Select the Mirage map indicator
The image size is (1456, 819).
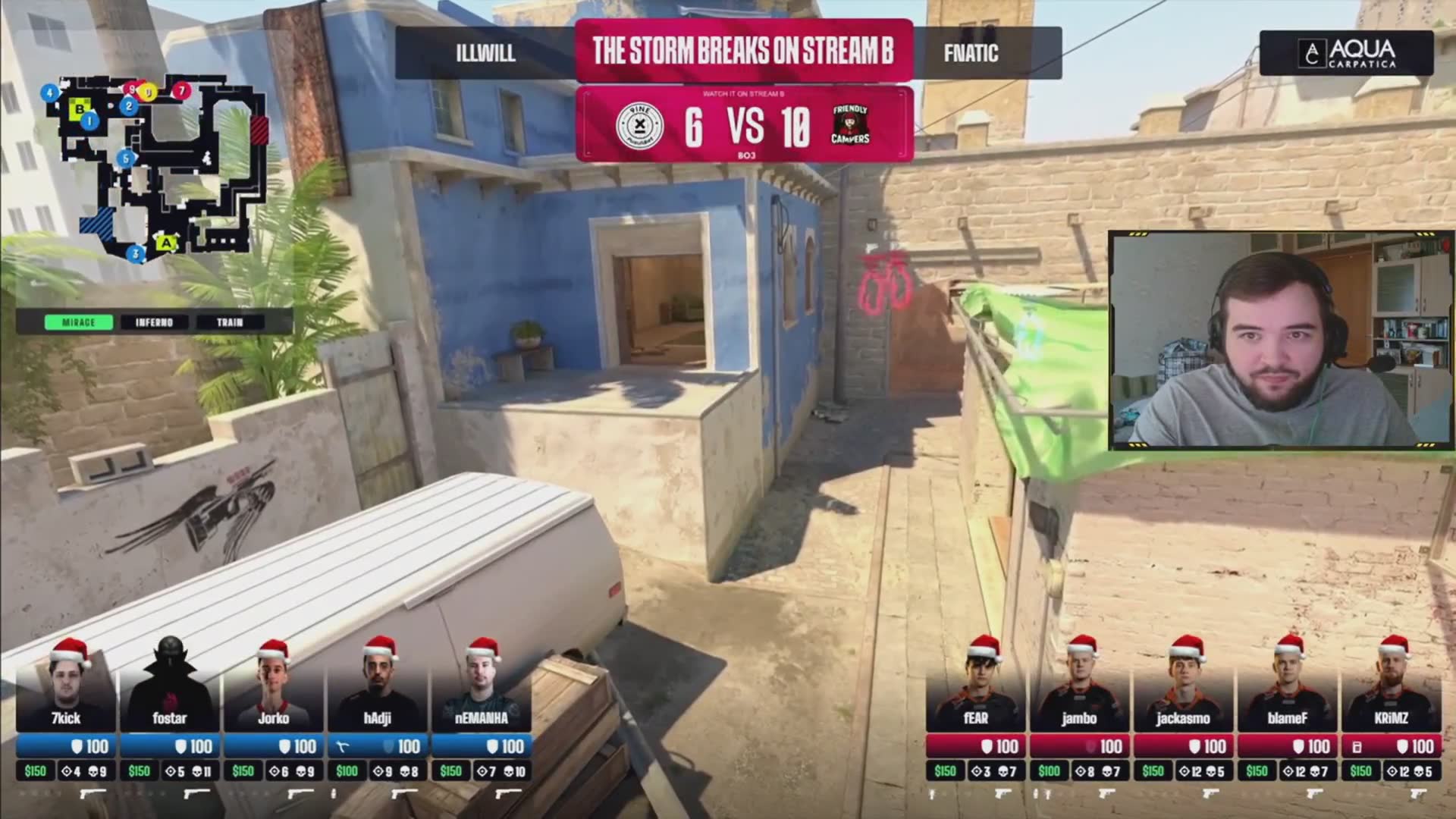tap(79, 322)
